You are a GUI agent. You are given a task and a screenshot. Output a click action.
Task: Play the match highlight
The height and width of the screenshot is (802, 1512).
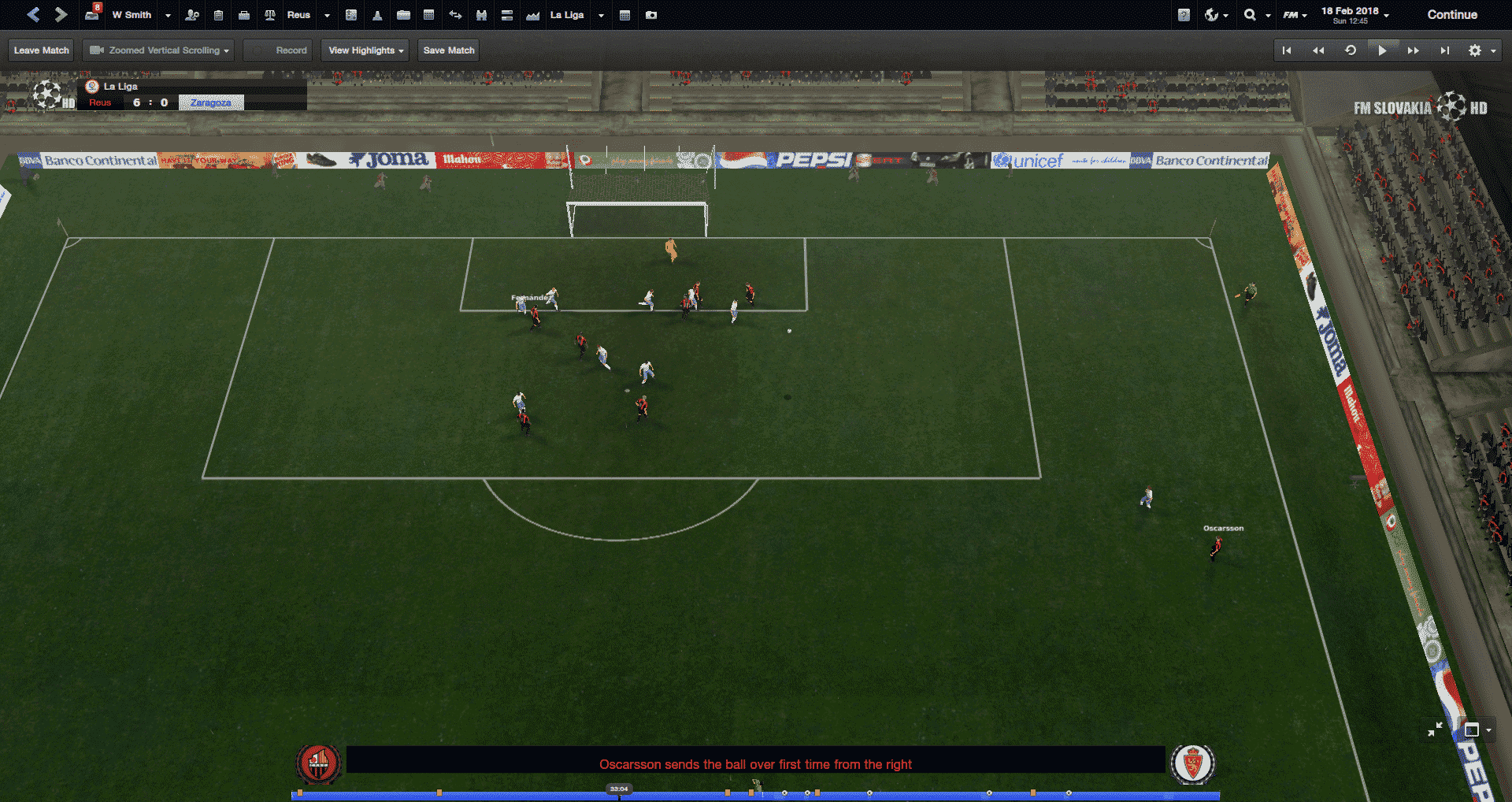(x=1382, y=50)
